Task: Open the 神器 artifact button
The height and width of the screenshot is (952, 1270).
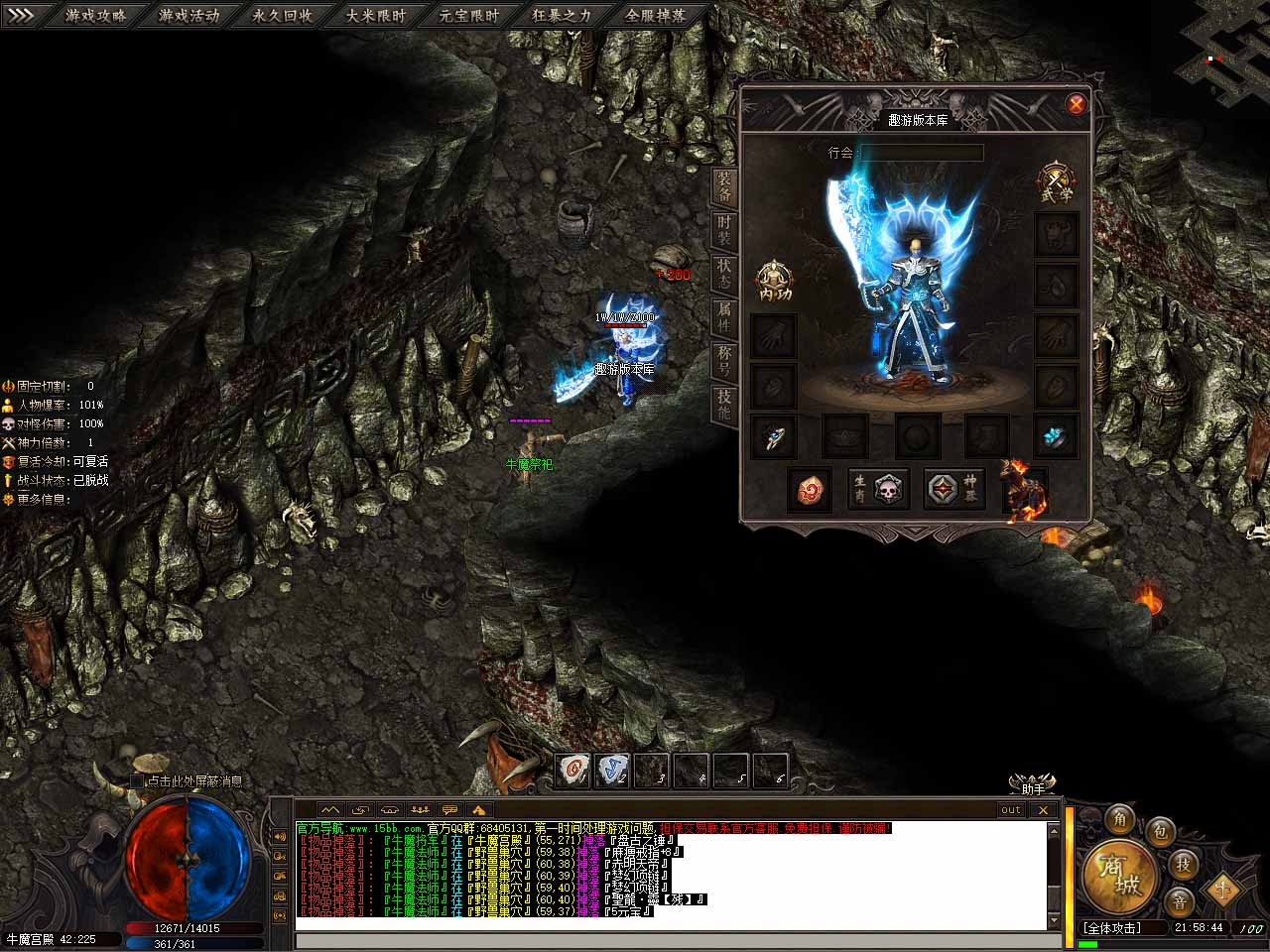Action: point(953,489)
